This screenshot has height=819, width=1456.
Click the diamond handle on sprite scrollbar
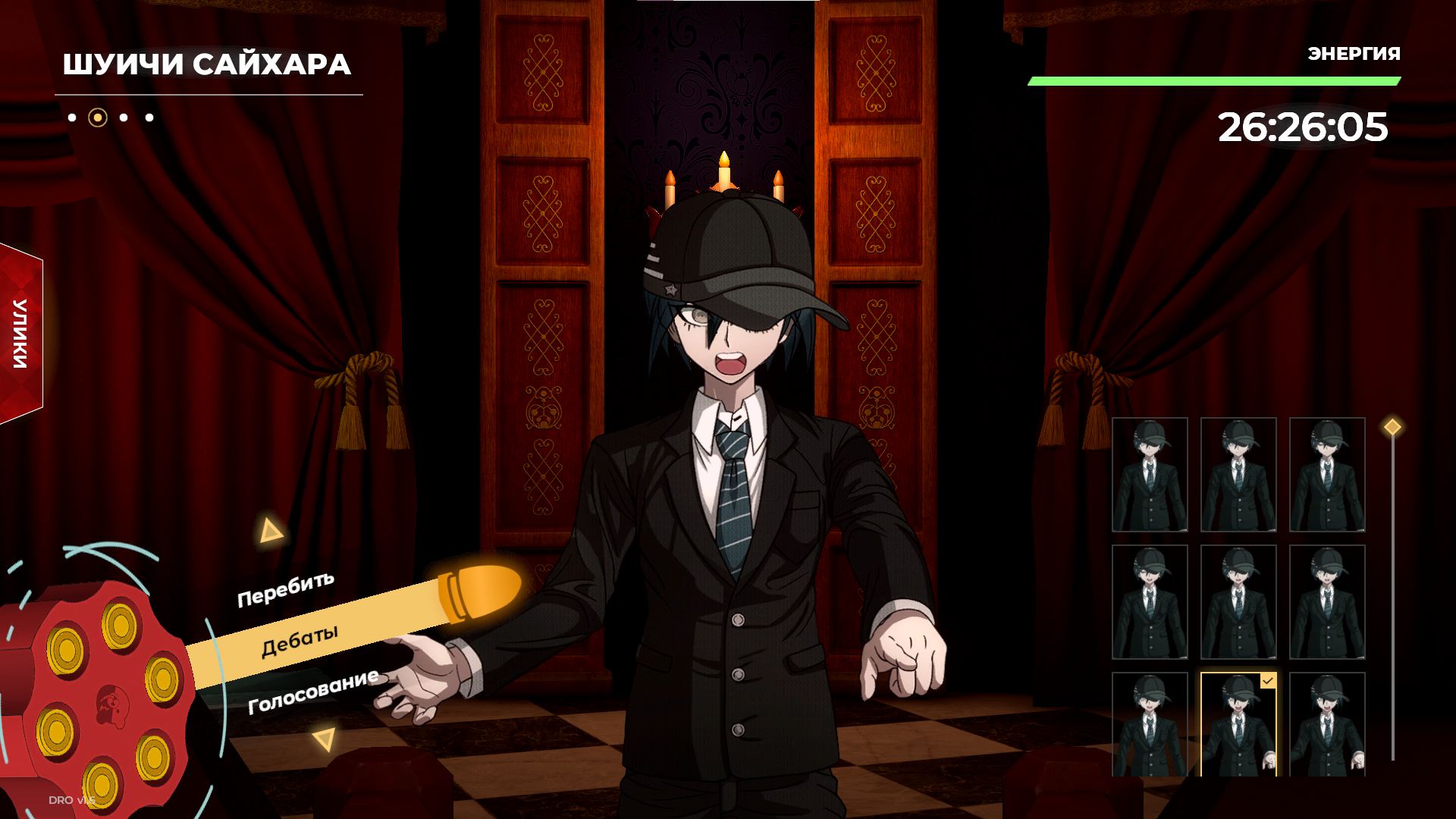coord(1392,427)
